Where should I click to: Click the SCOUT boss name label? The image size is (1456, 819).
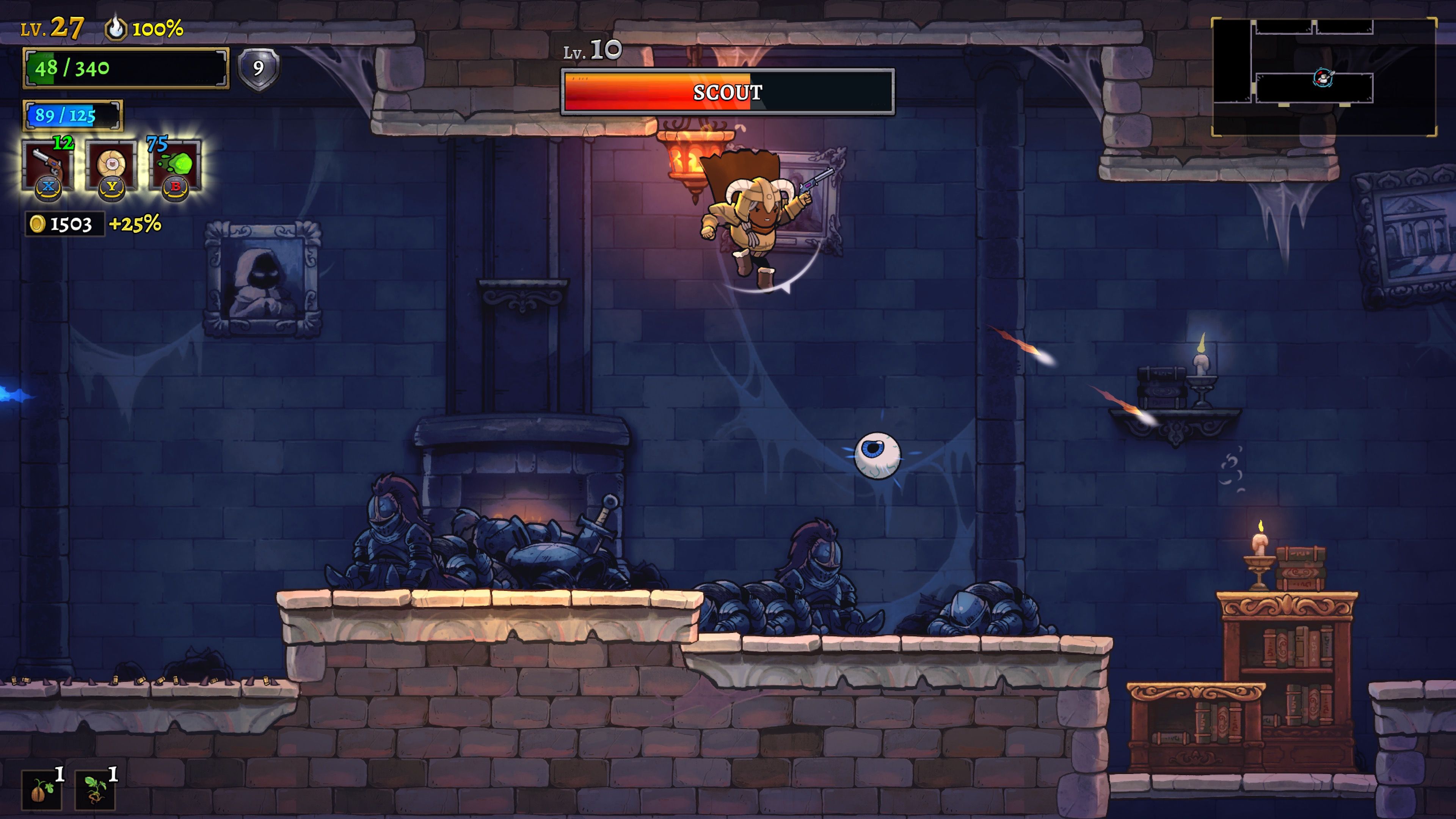(x=728, y=93)
